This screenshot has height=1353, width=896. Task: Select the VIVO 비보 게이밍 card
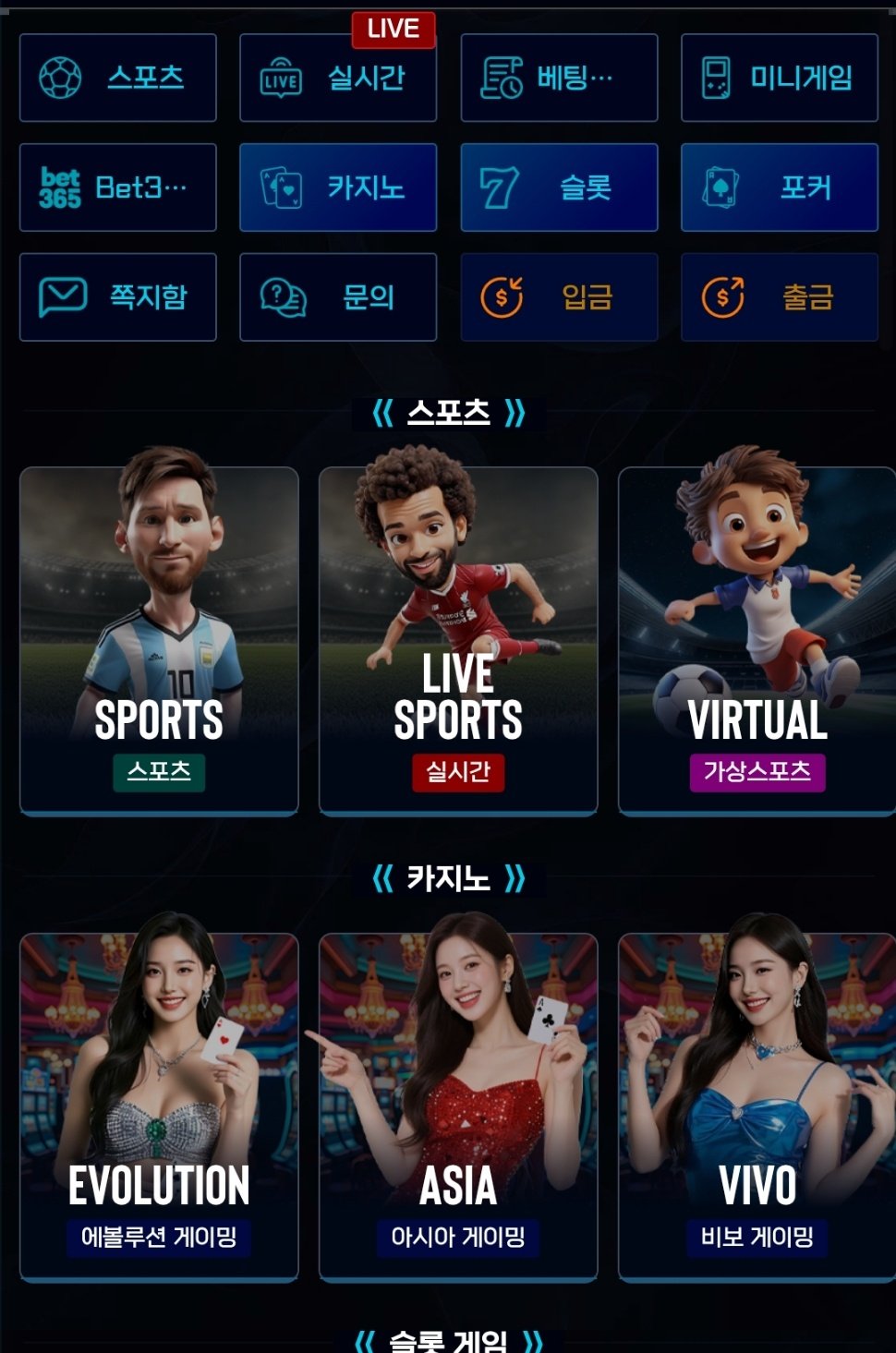(757, 1106)
